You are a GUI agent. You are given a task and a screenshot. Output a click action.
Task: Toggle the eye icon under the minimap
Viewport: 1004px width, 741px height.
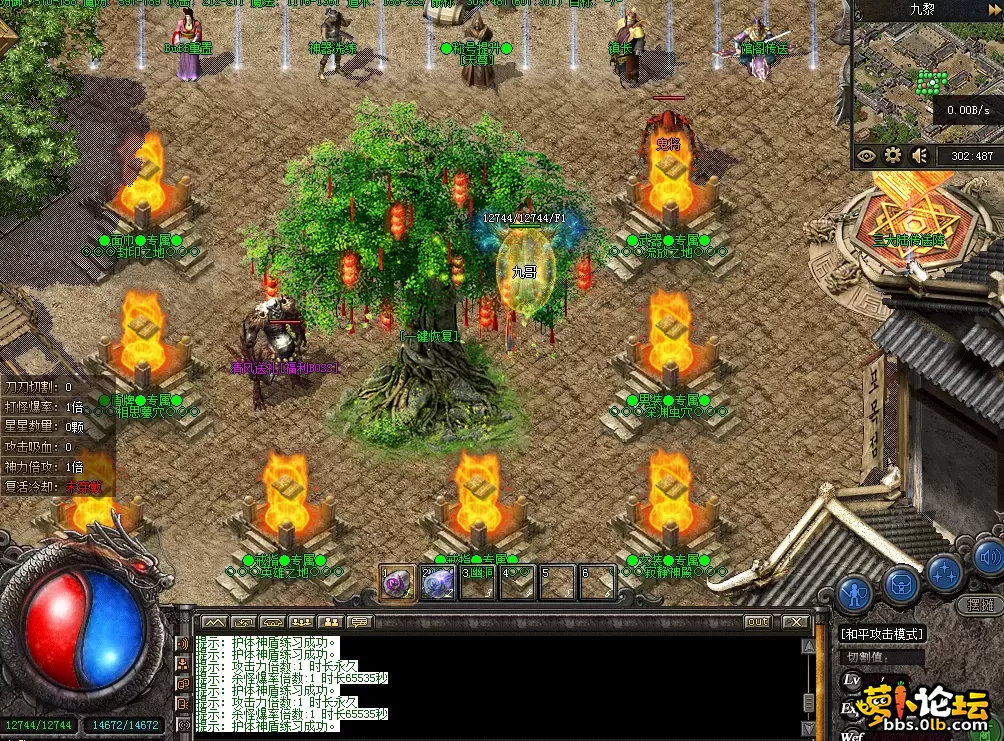pyautogui.click(x=866, y=155)
